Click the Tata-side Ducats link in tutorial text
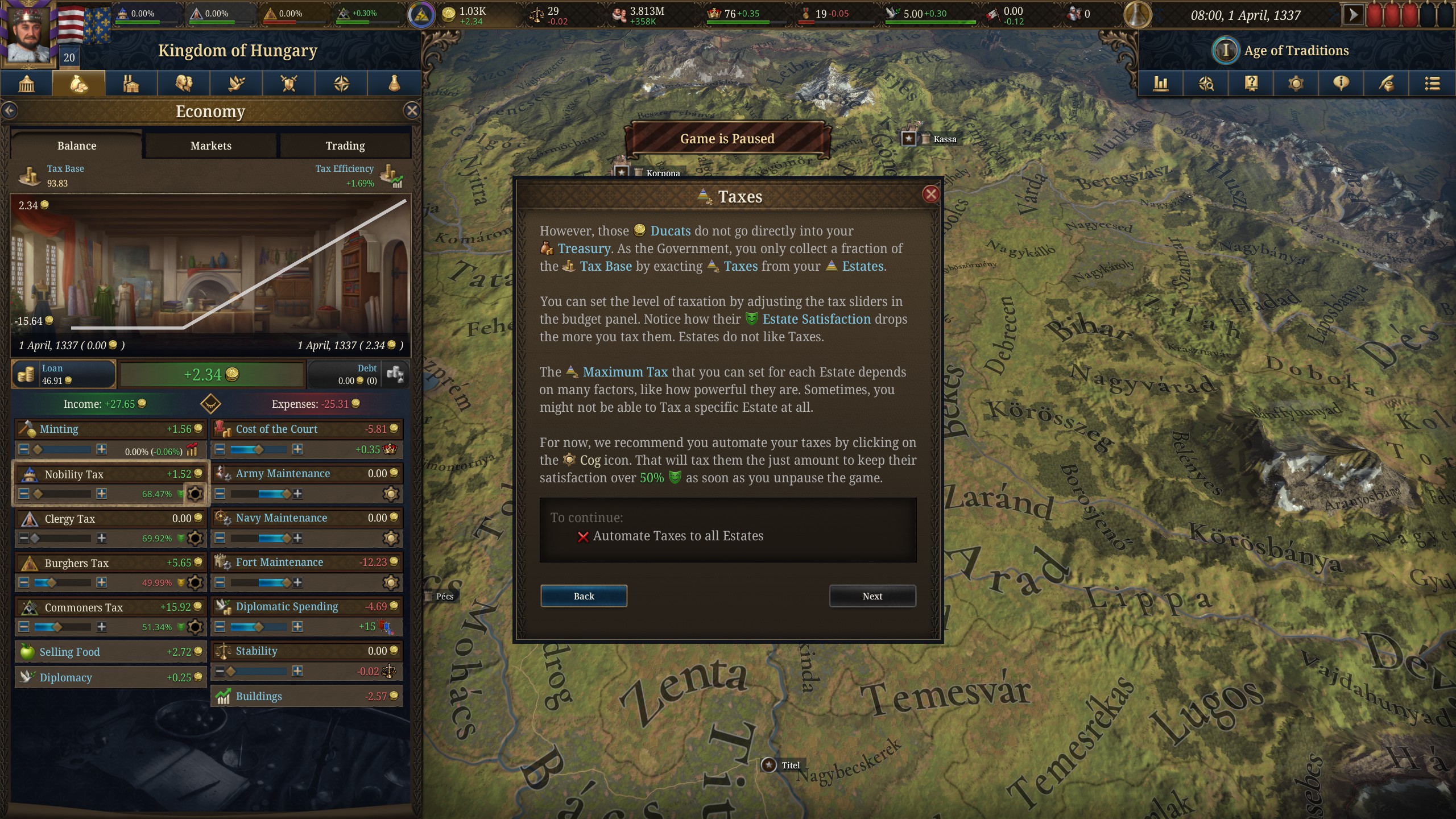The image size is (1456, 819). click(x=670, y=231)
